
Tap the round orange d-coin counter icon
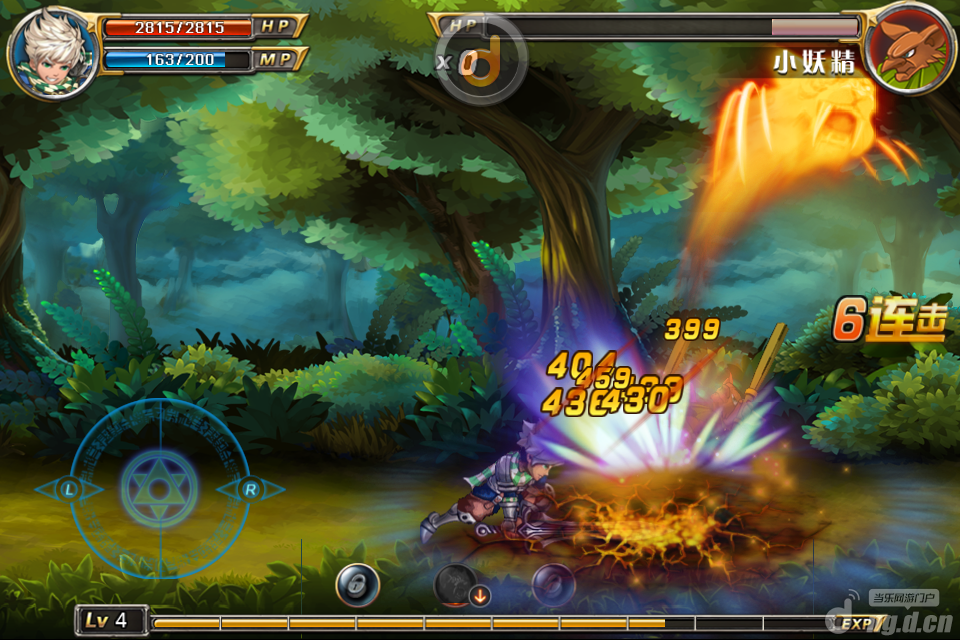coord(484,62)
